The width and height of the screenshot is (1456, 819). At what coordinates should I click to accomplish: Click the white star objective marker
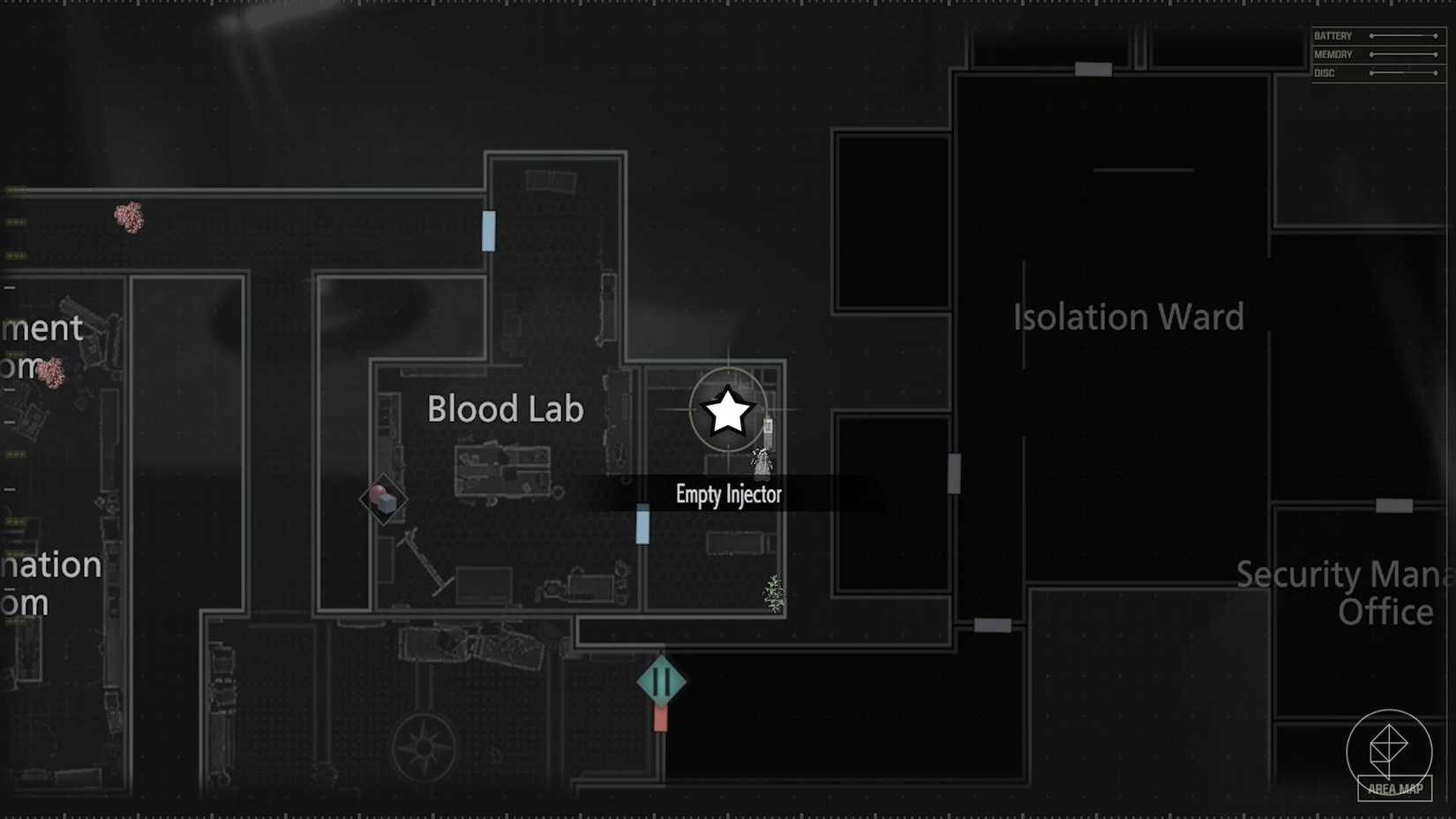click(726, 411)
